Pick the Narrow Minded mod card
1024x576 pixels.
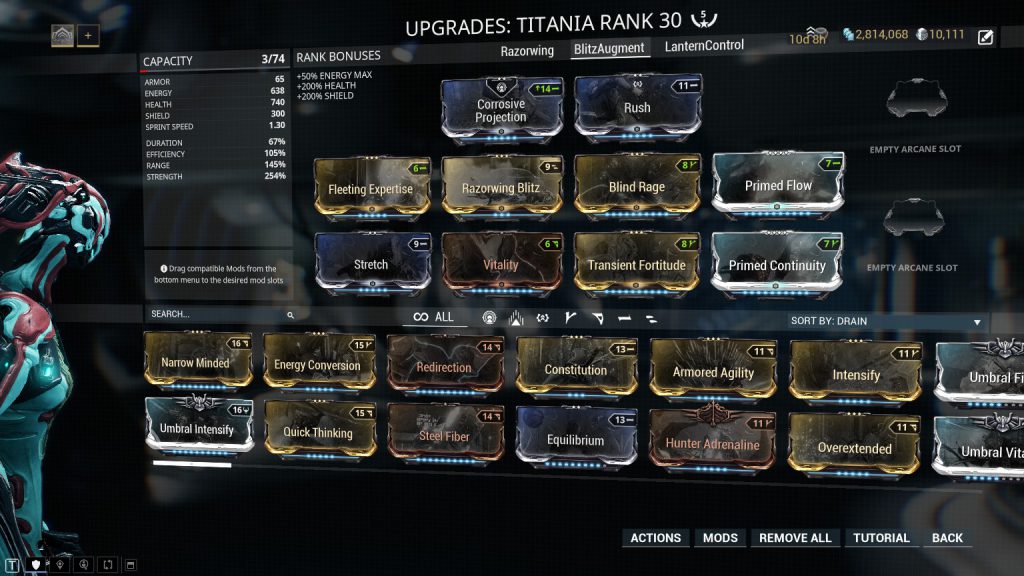(196, 363)
